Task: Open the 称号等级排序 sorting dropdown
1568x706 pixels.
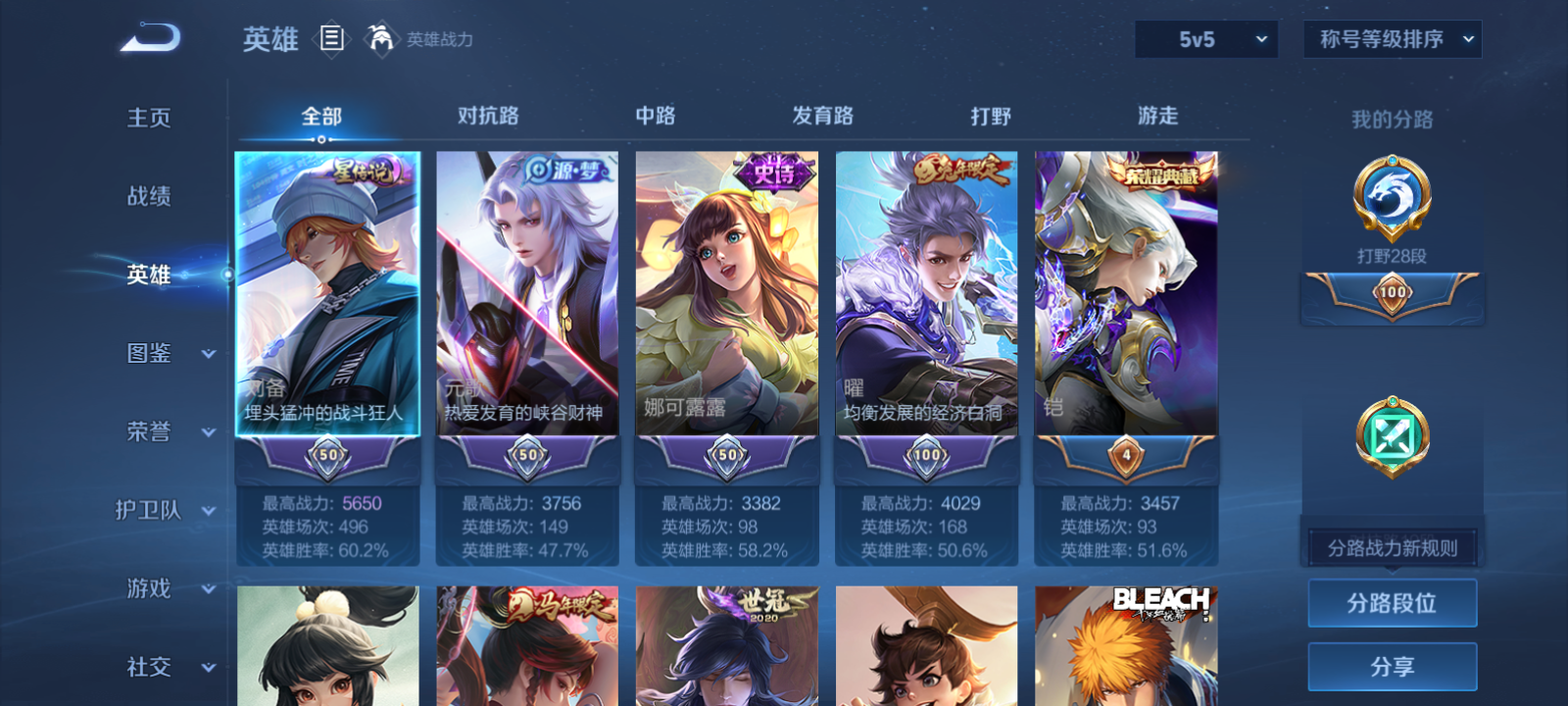Action: coord(1392,39)
